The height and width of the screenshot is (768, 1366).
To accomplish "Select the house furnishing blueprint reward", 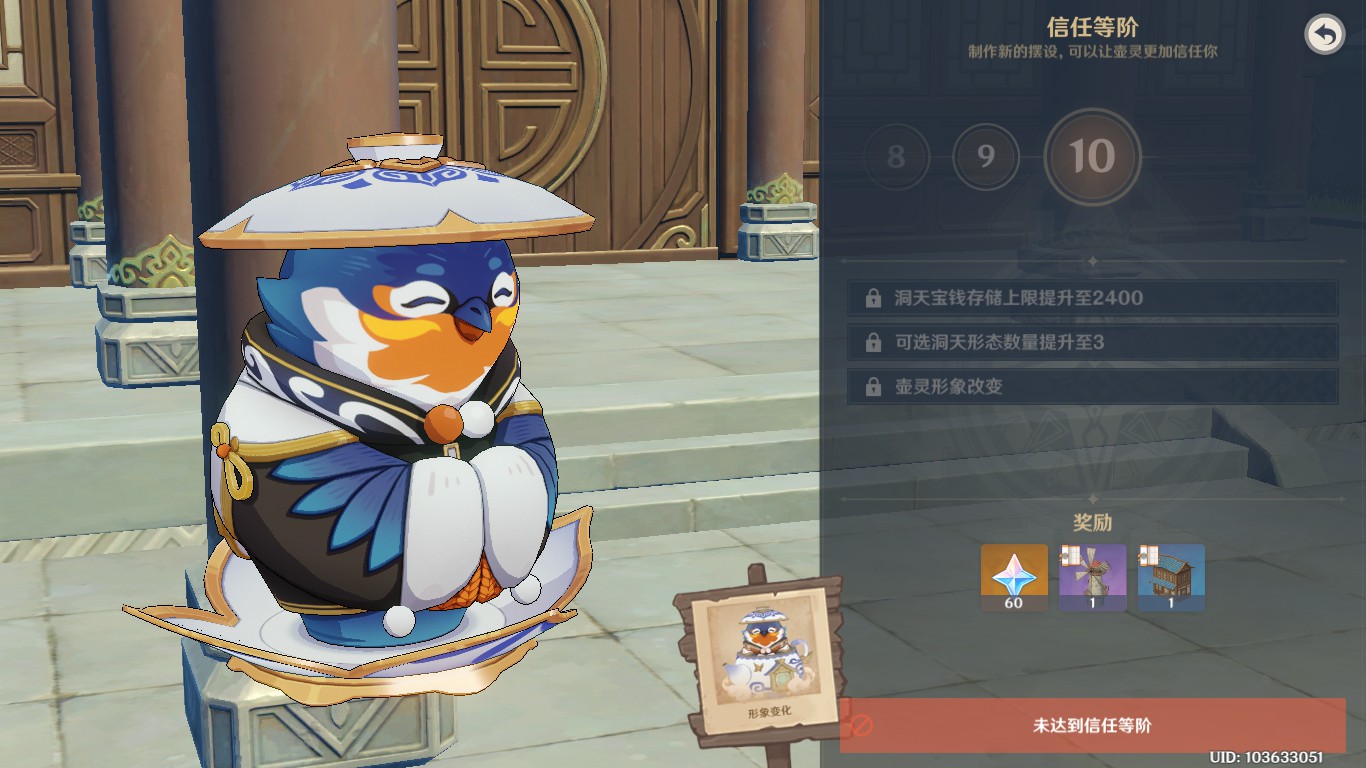I will pos(1171,577).
